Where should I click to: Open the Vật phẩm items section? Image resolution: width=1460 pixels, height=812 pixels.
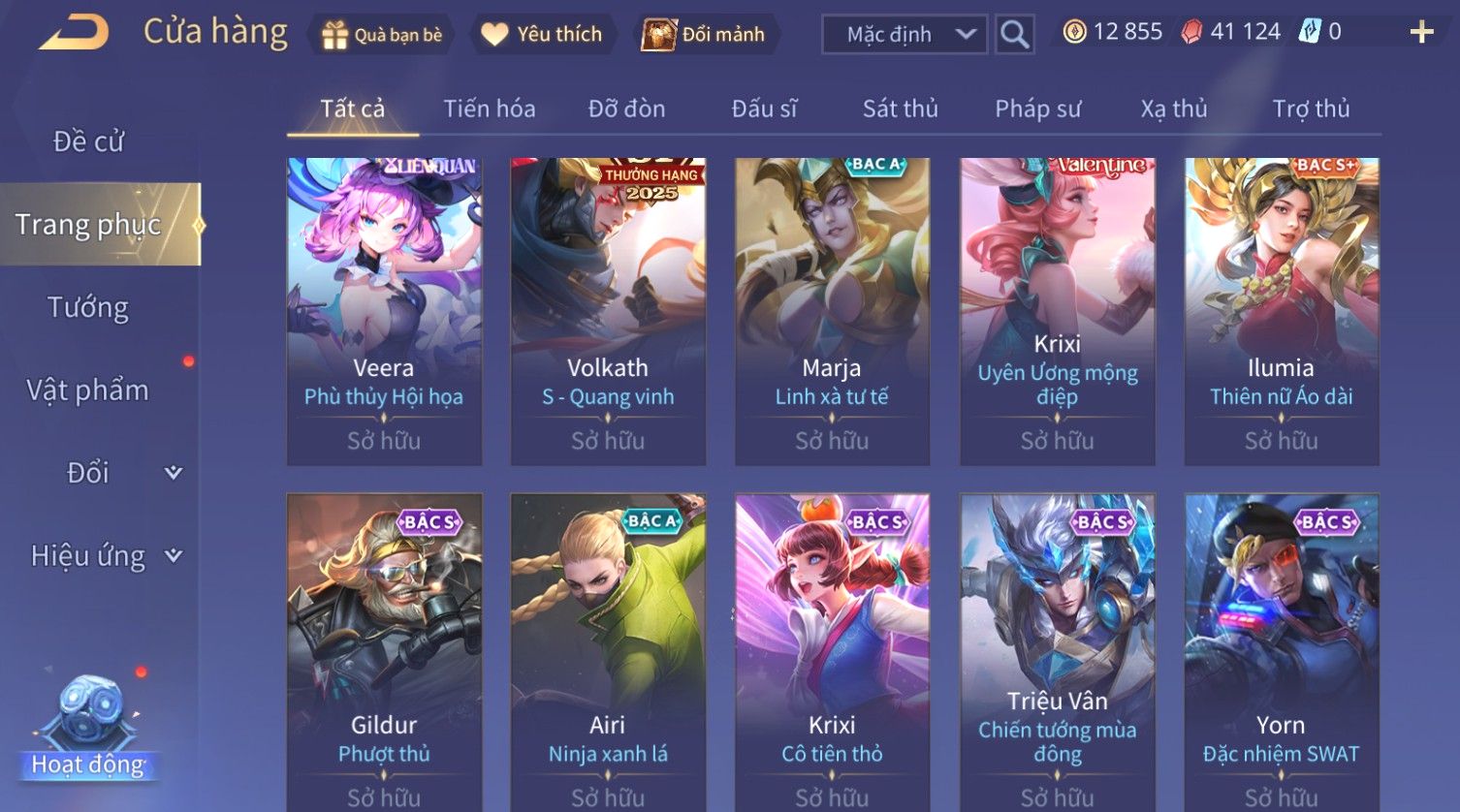point(88,390)
